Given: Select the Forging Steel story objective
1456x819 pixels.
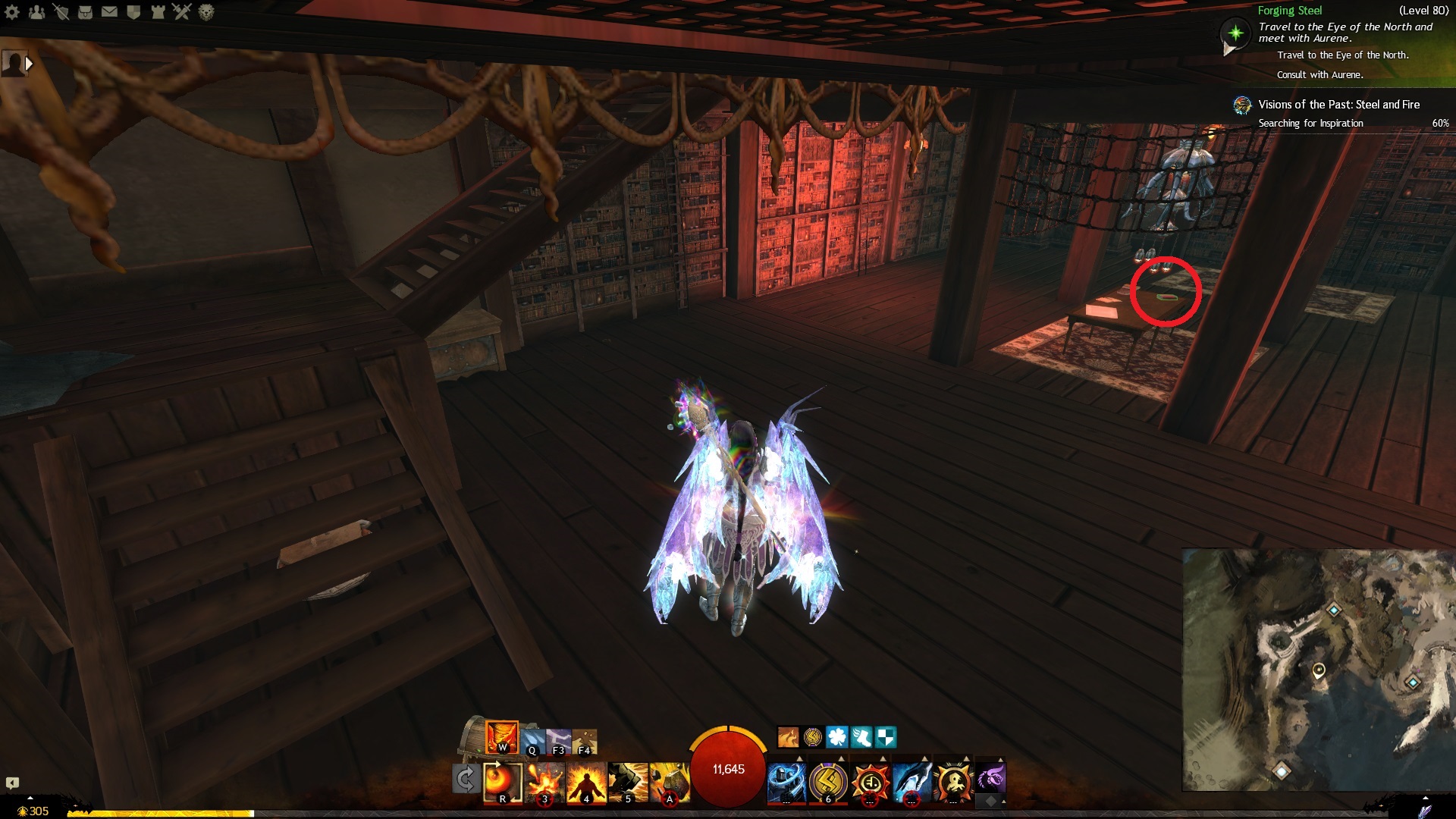Looking at the screenshot, I should click(x=1289, y=11).
